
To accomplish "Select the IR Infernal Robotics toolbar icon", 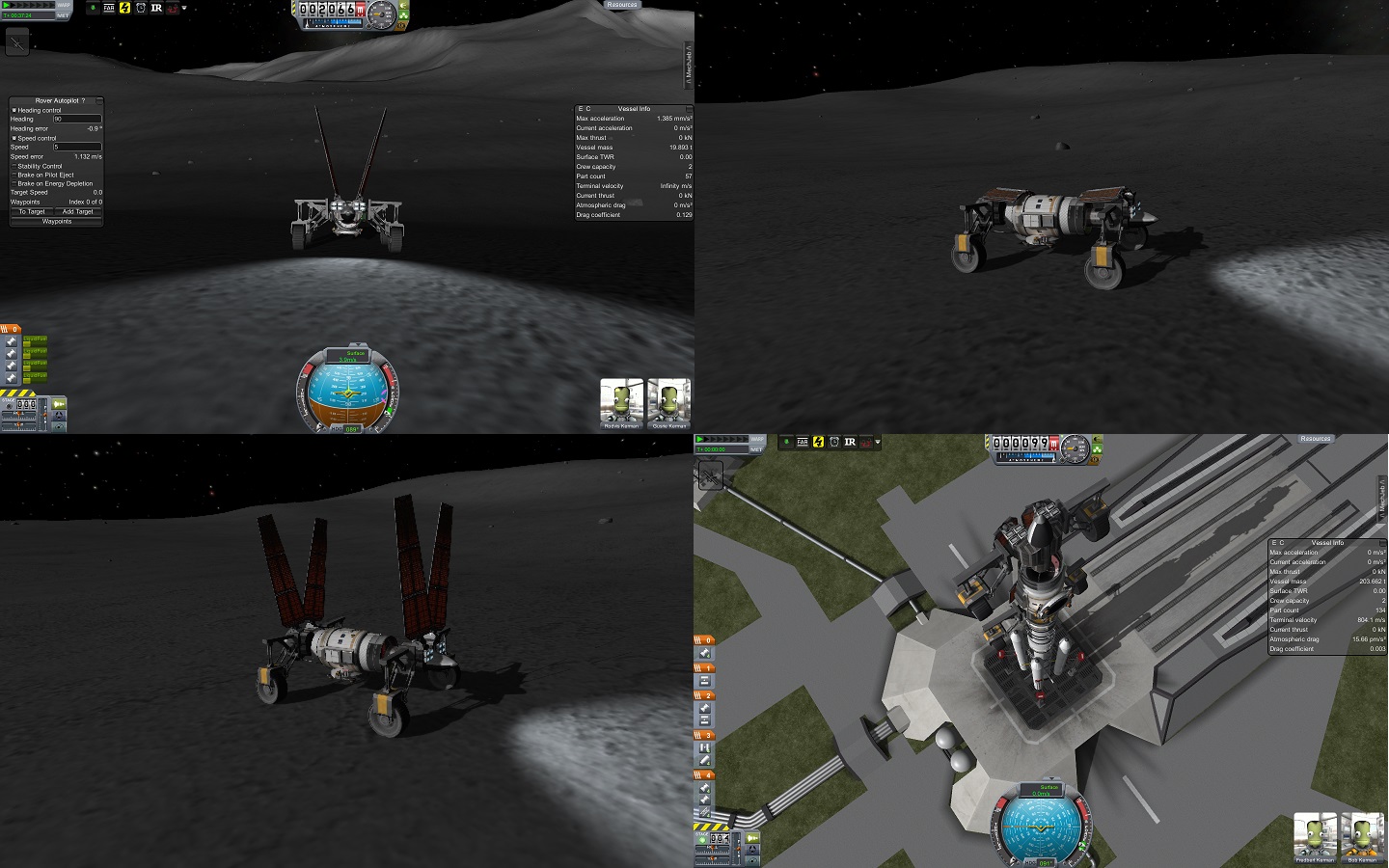I will (156, 9).
